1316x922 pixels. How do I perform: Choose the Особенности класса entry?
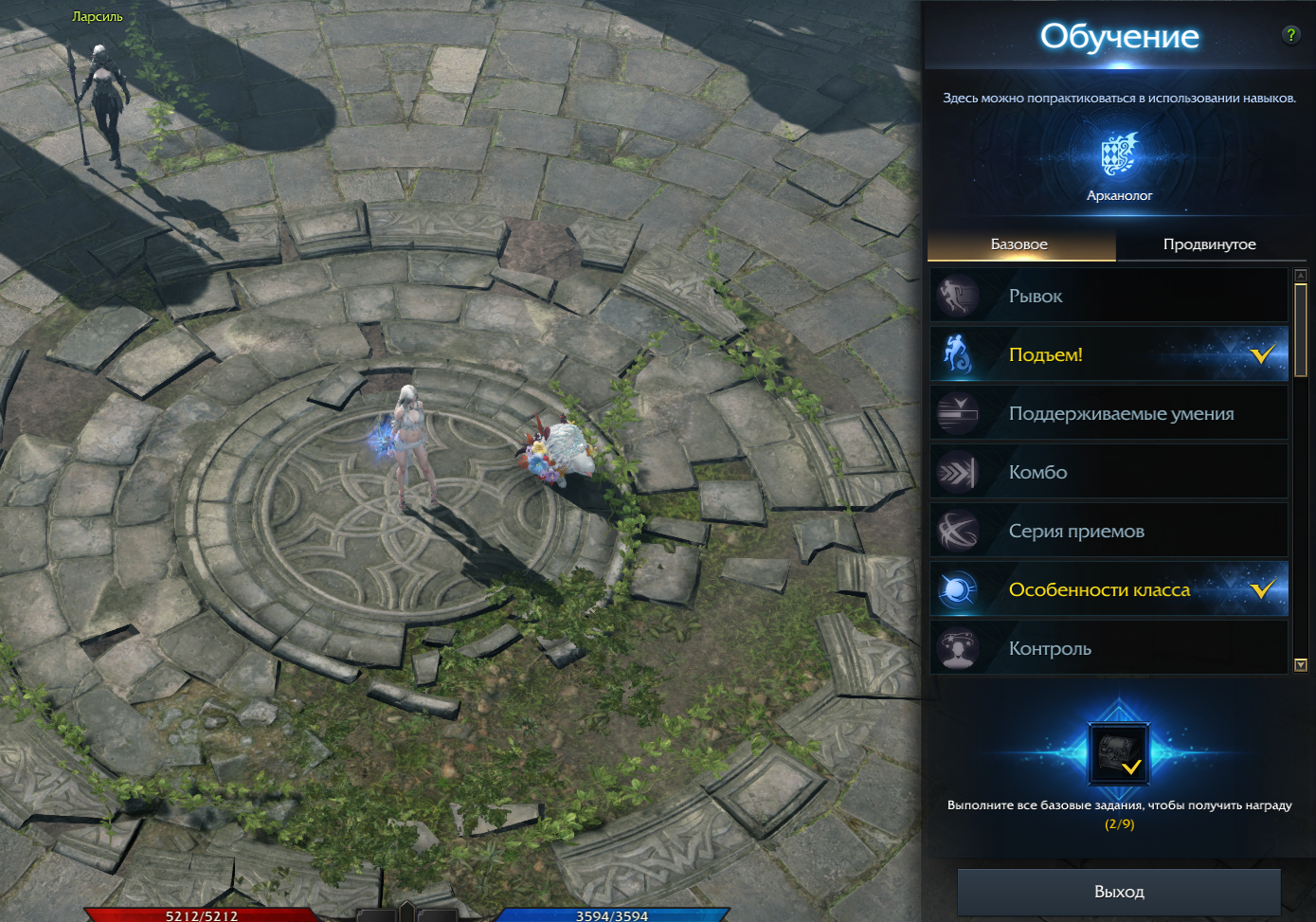(1109, 589)
